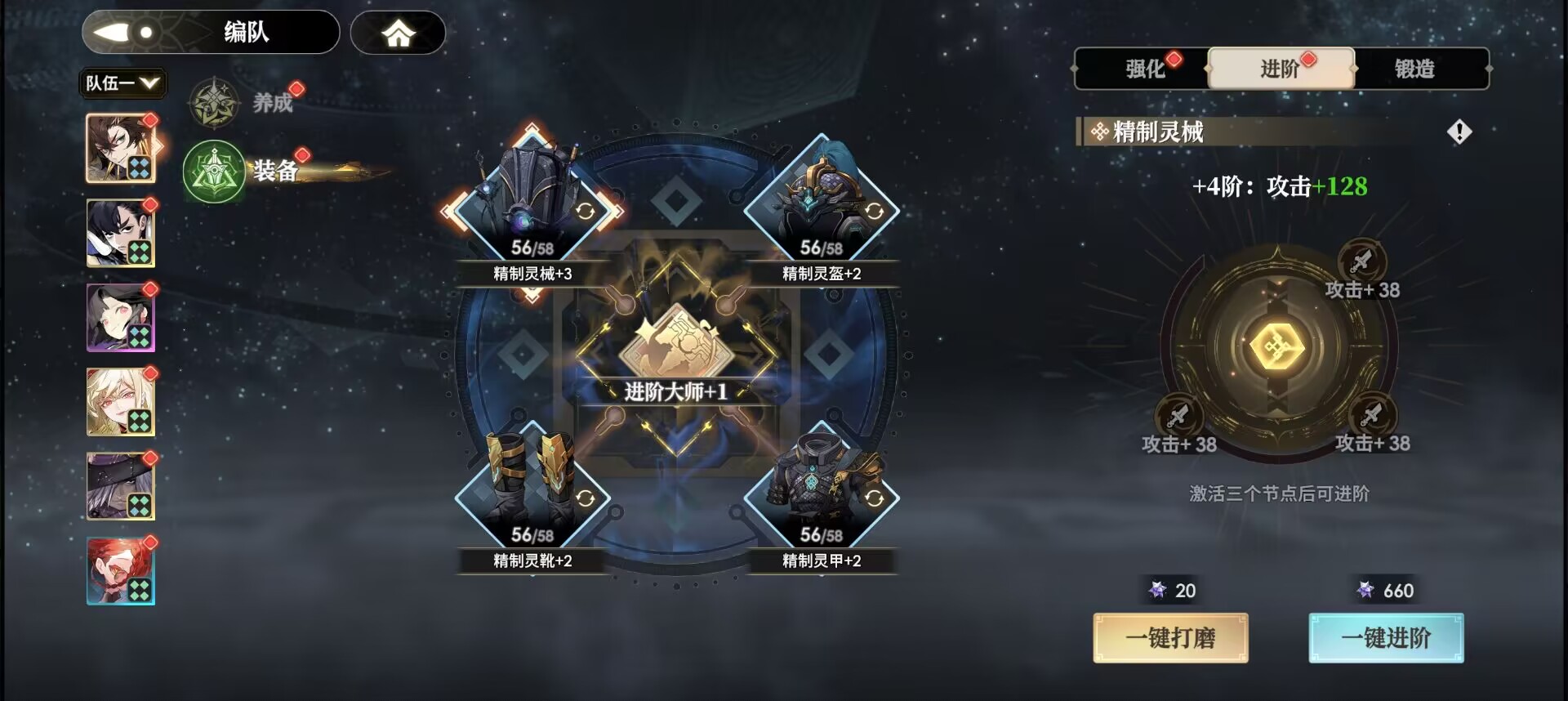
Task: Click the 一键打磨 button
Action: click(x=1170, y=638)
